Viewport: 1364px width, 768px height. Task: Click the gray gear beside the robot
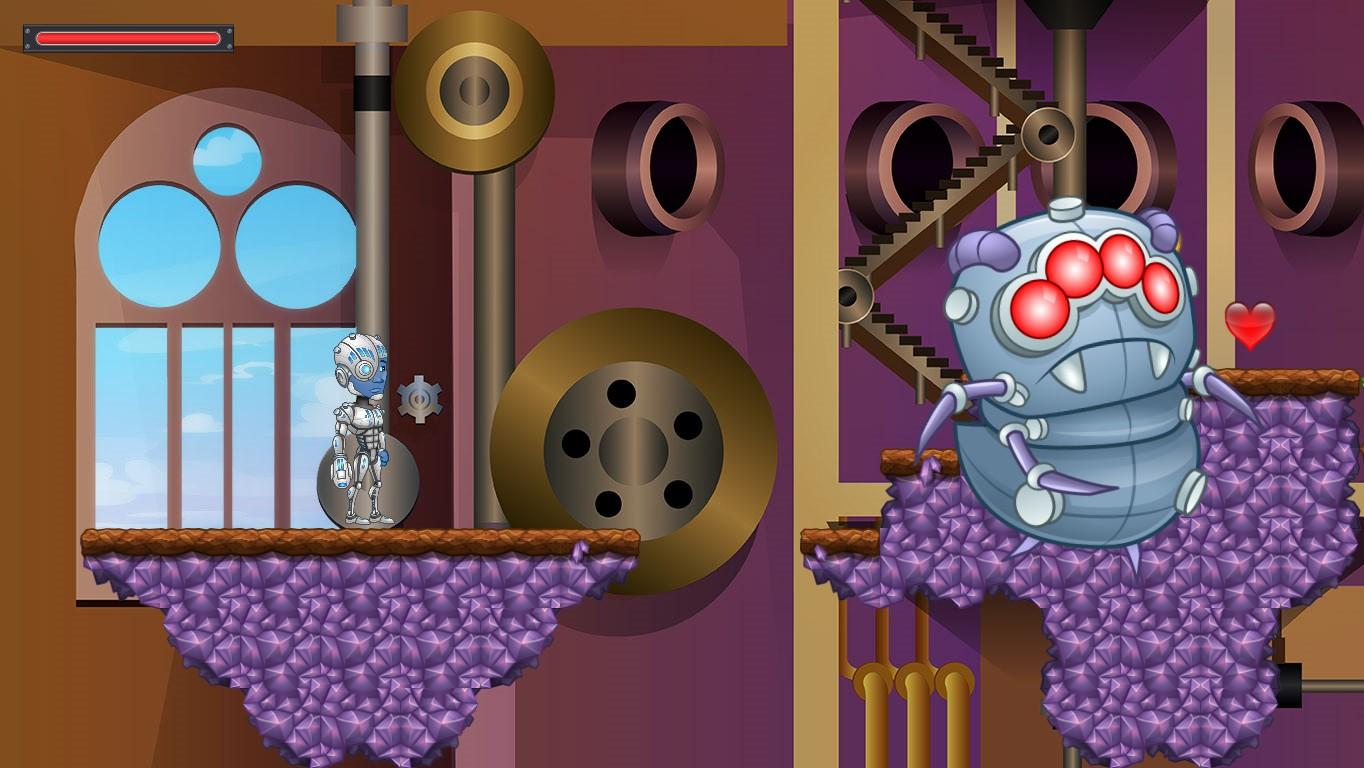coord(421,396)
